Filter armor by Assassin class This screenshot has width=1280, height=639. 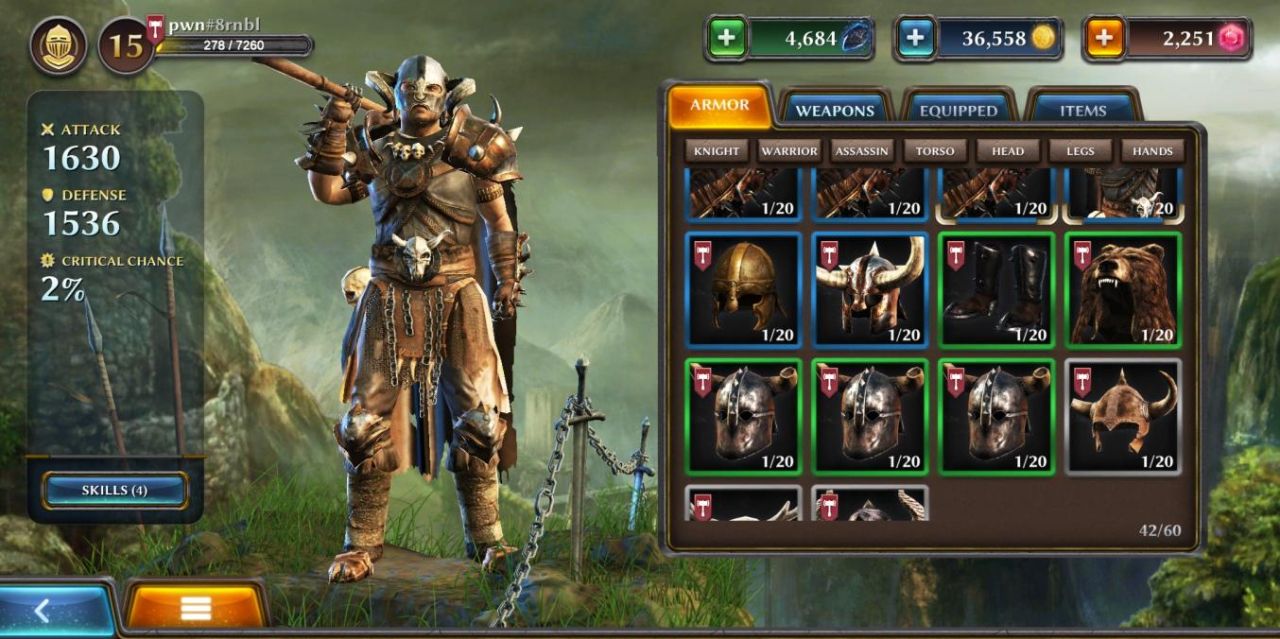[x=862, y=151]
